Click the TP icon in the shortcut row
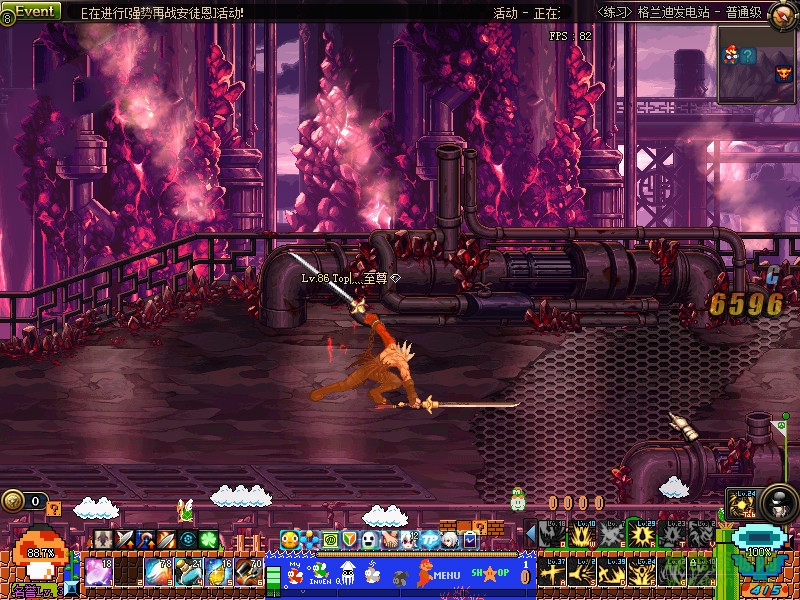 coord(430,540)
